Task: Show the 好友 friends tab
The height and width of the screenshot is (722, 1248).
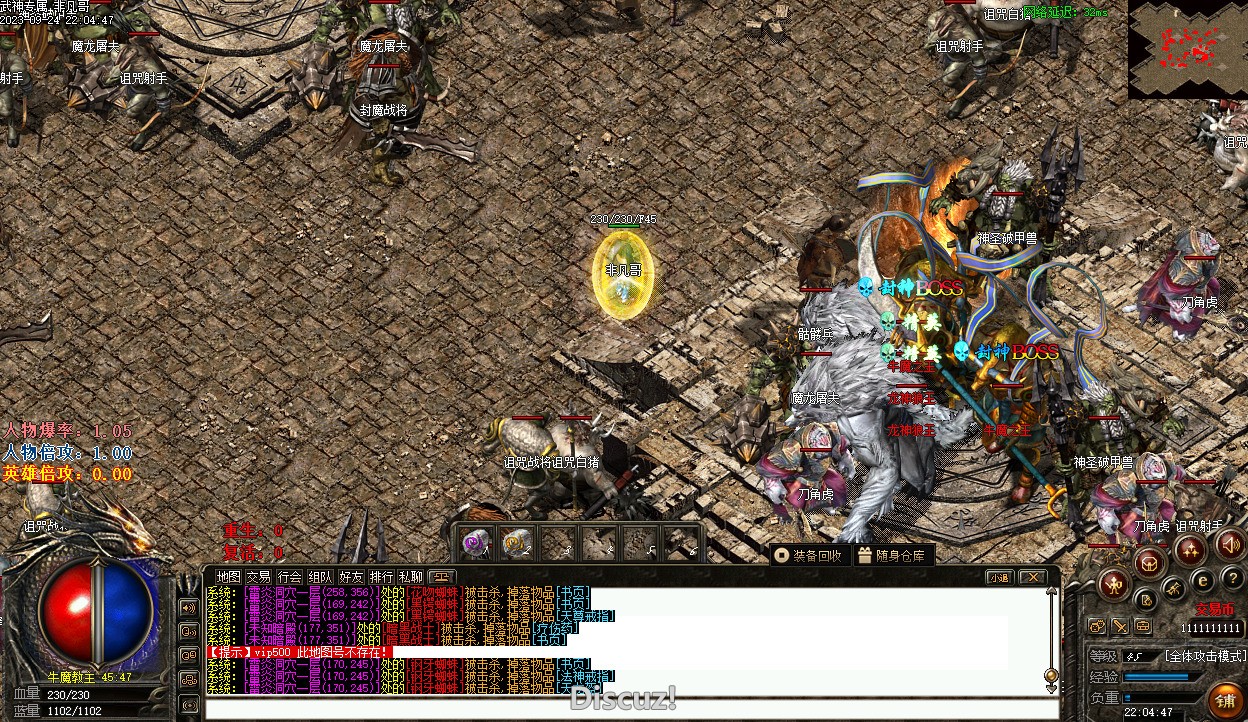Action: (x=351, y=577)
